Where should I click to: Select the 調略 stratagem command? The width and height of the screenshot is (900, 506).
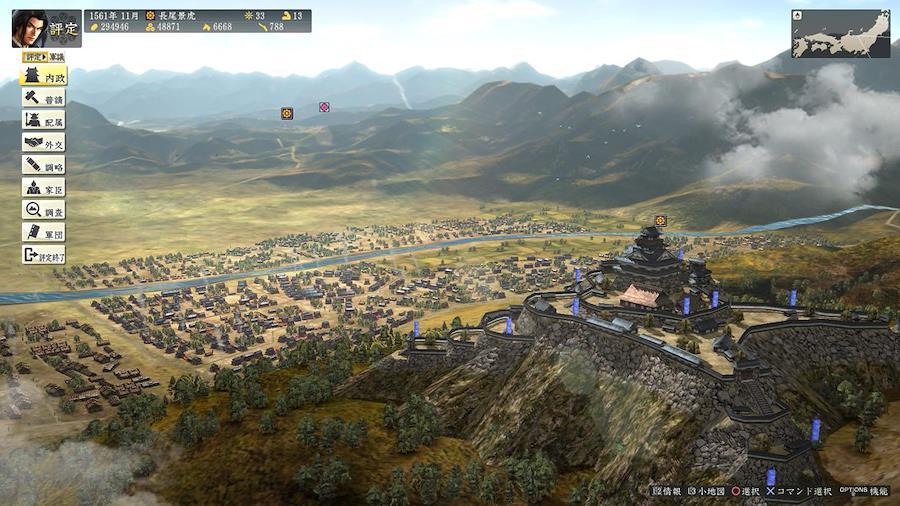43,166
